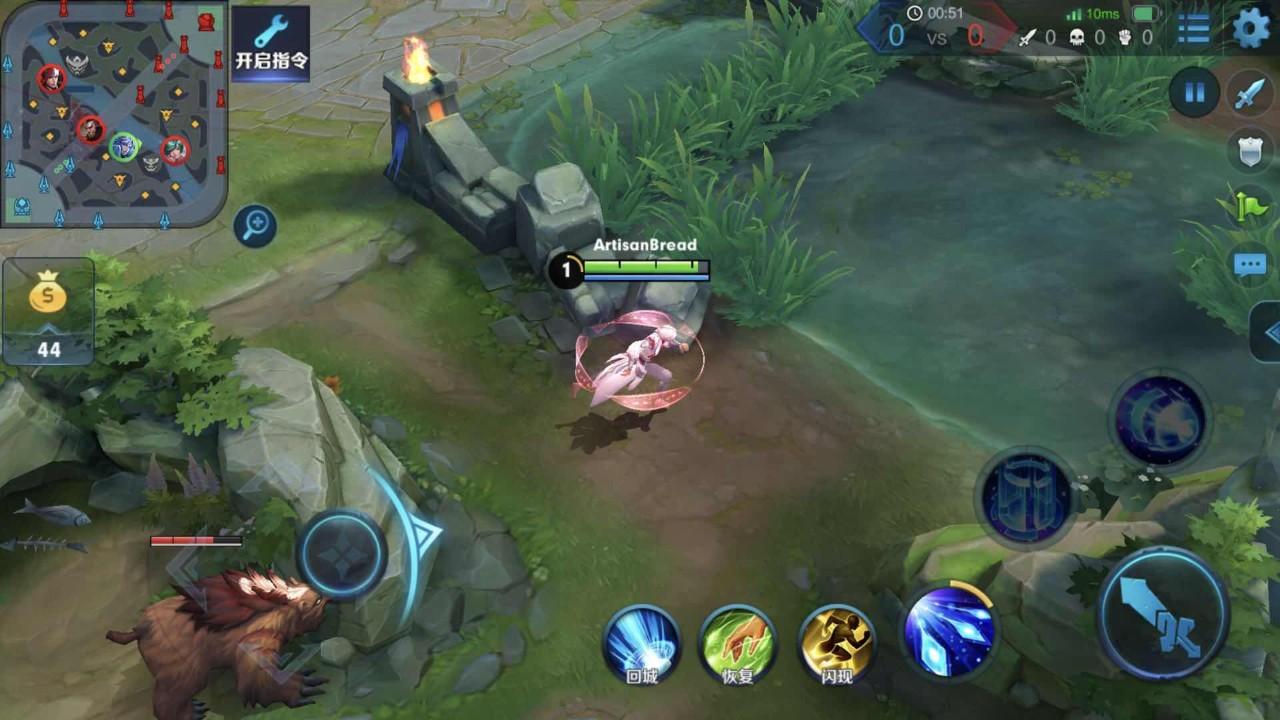Expand the side panel arrow tab
This screenshot has height=720, width=1280.
click(x=1268, y=332)
